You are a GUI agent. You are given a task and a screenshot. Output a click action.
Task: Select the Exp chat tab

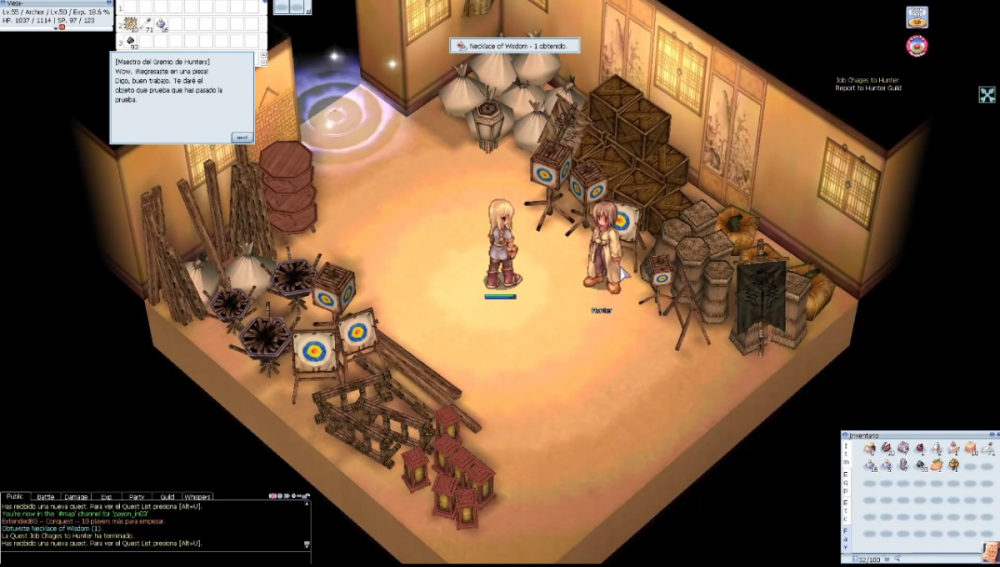click(106, 496)
